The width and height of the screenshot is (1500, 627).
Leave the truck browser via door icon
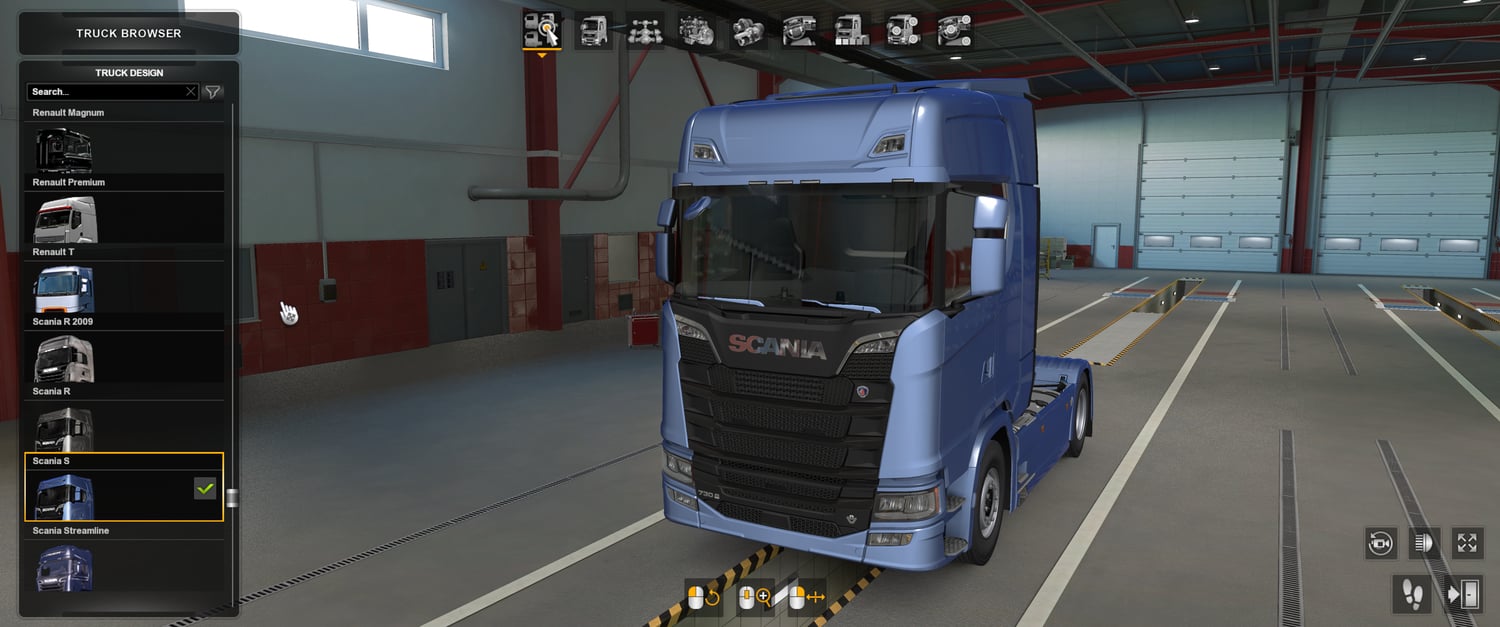coord(1462,595)
